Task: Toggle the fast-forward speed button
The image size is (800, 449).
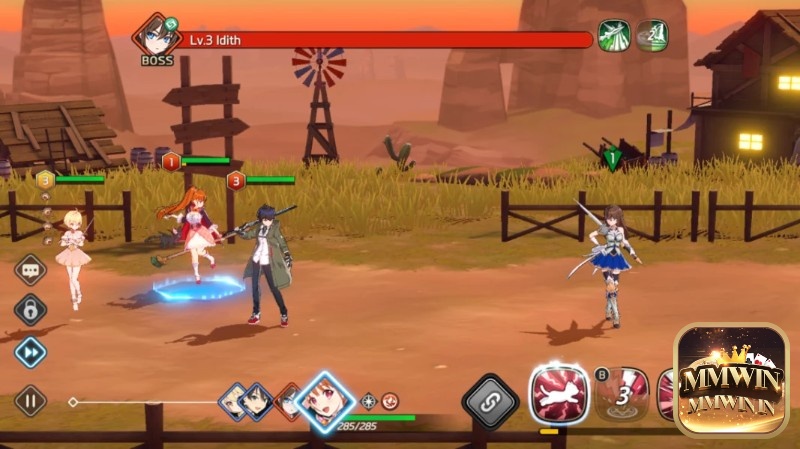Action: 30,351
